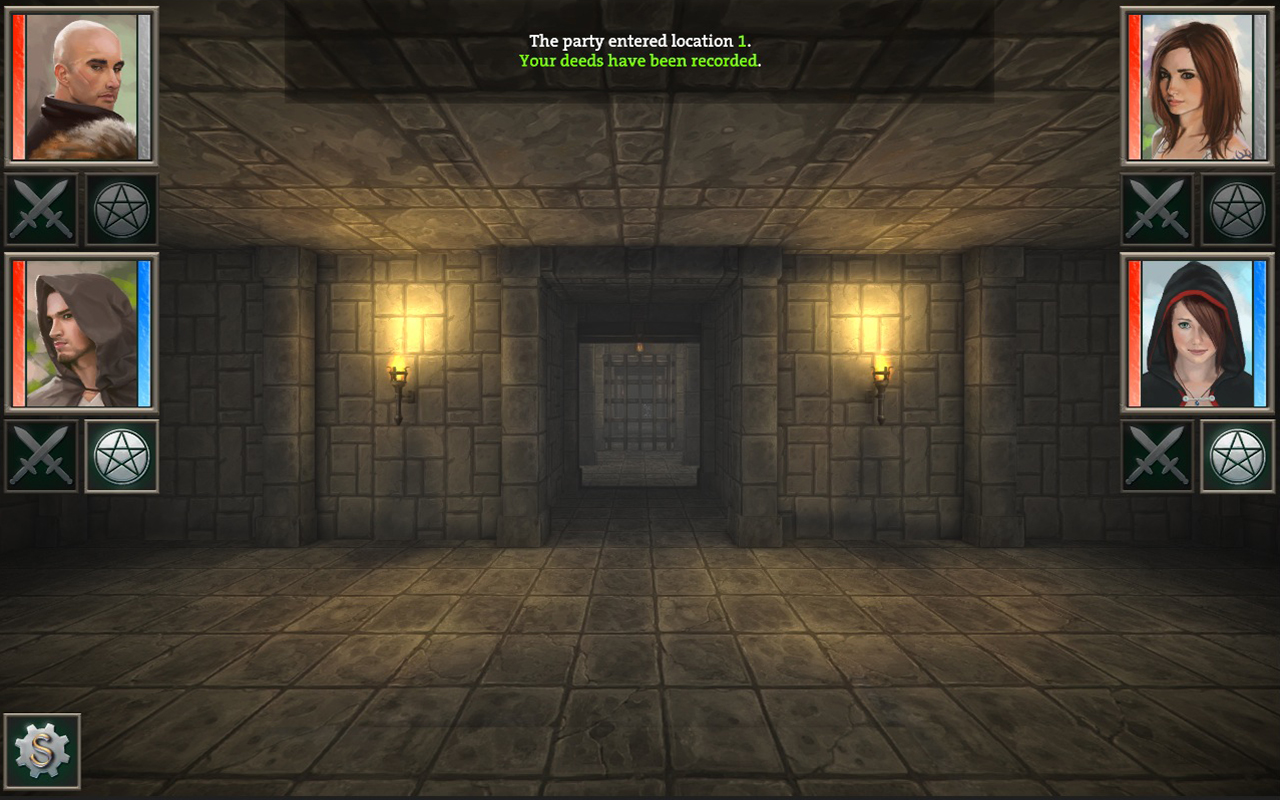Select the red-haired woman's portrait

1195,86
